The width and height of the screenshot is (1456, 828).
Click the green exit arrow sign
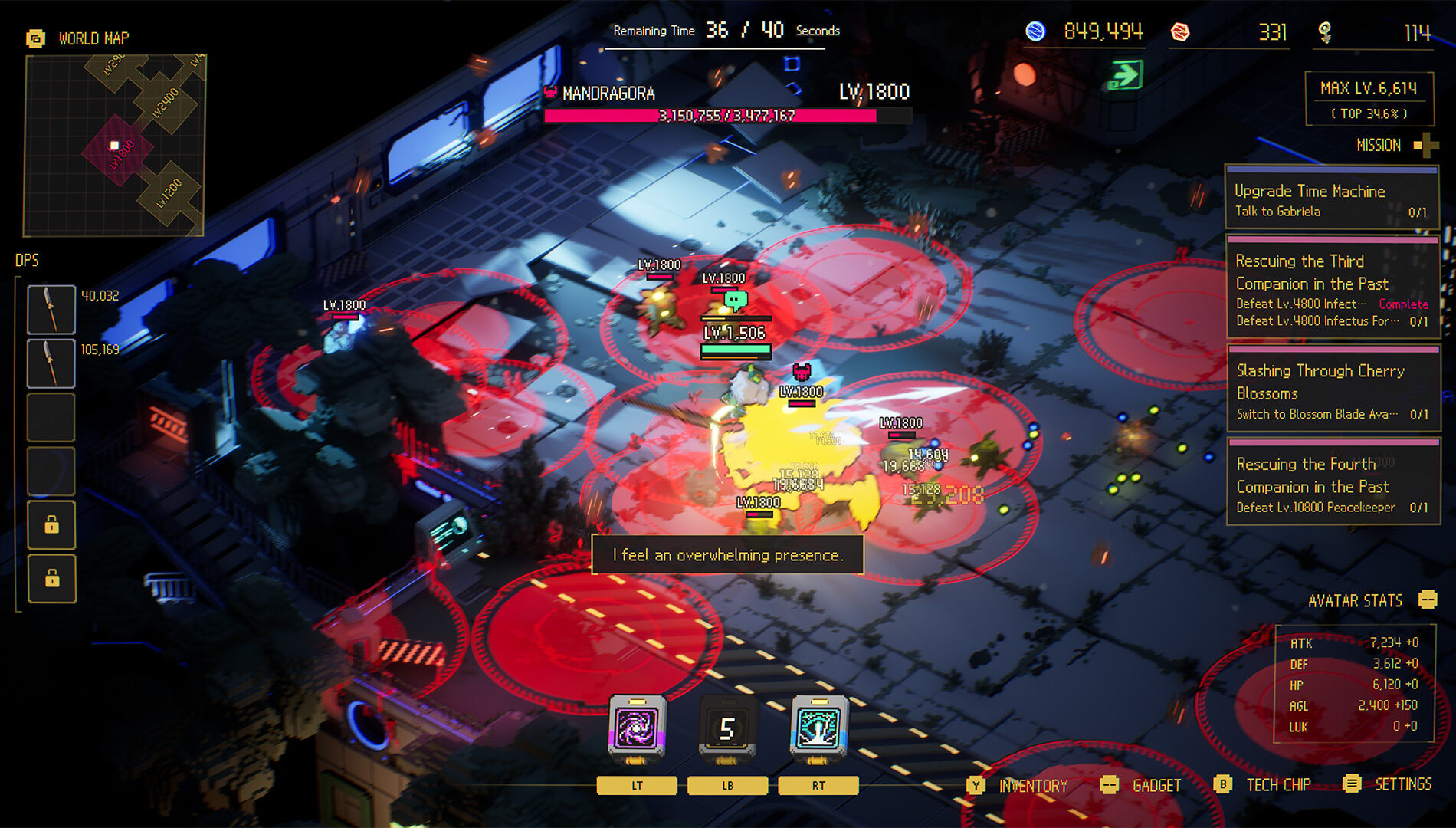pyautogui.click(x=1126, y=74)
